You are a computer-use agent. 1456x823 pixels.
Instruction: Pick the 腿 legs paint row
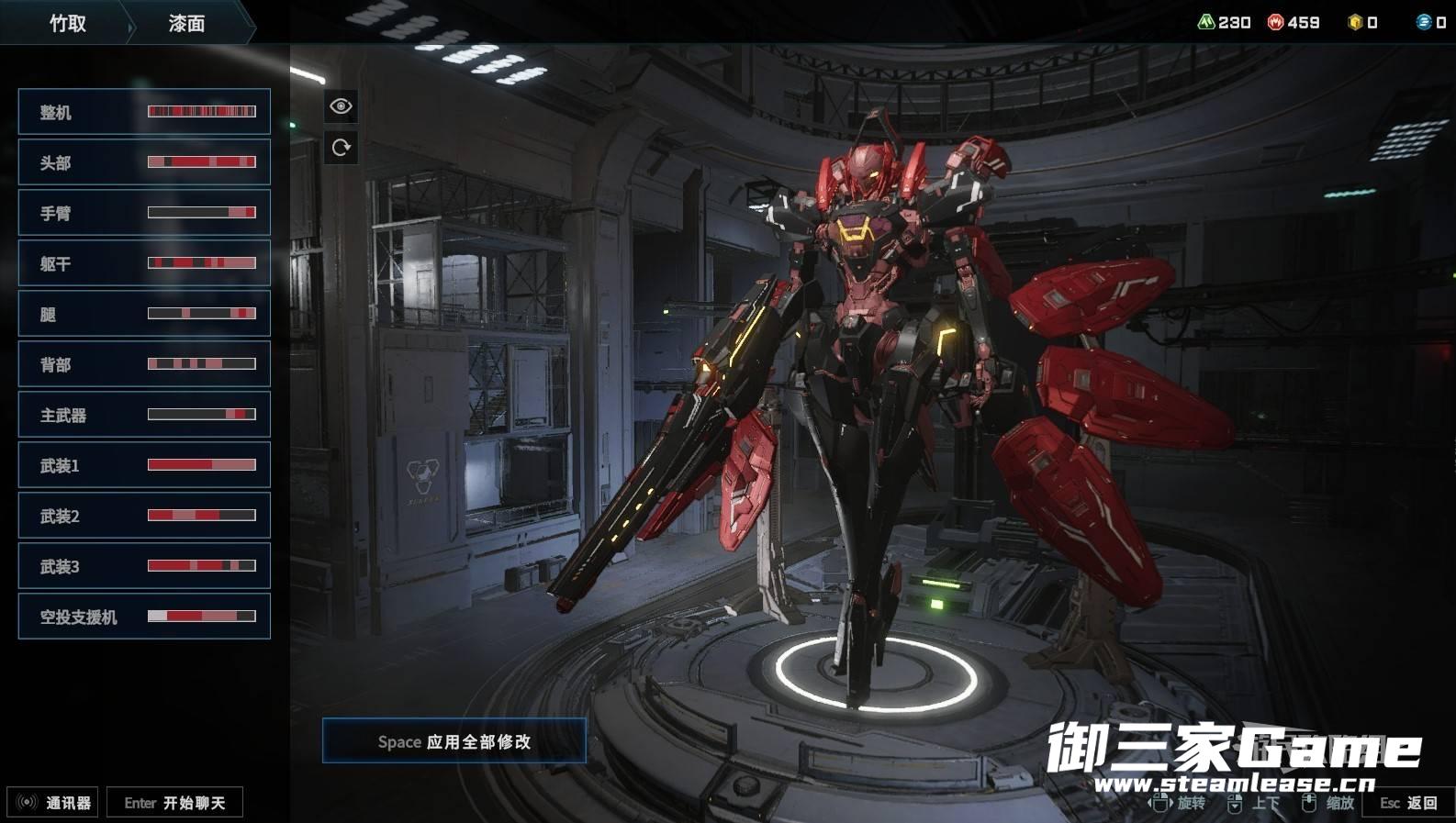144,314
